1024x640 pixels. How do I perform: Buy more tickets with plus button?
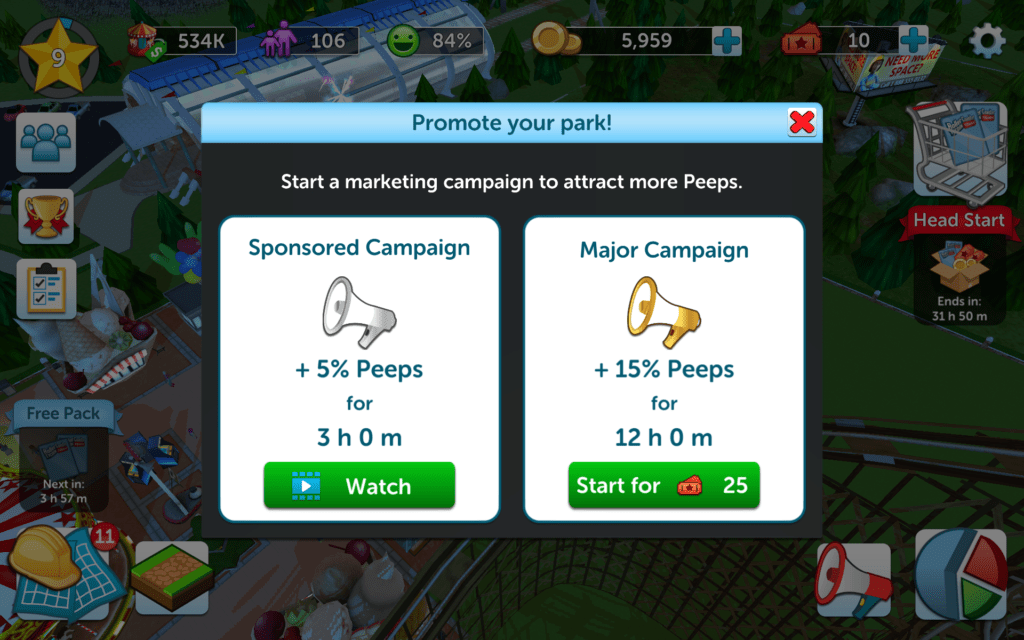pyautogui.click(x=913, y=41)
